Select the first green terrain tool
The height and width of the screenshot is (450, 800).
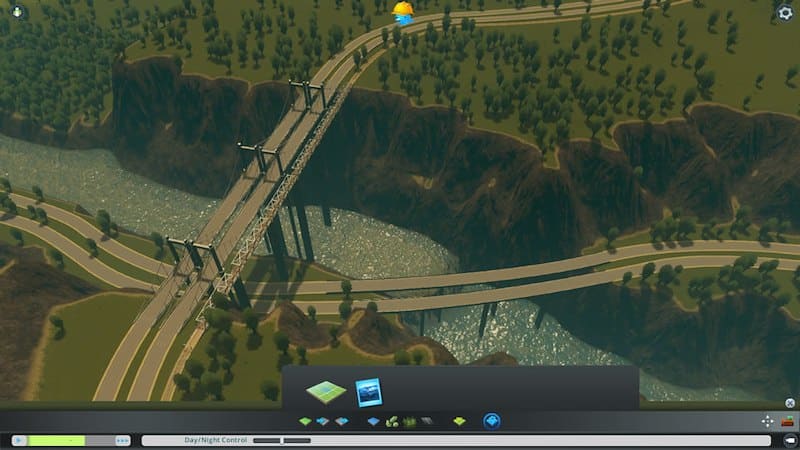[305, 422]
